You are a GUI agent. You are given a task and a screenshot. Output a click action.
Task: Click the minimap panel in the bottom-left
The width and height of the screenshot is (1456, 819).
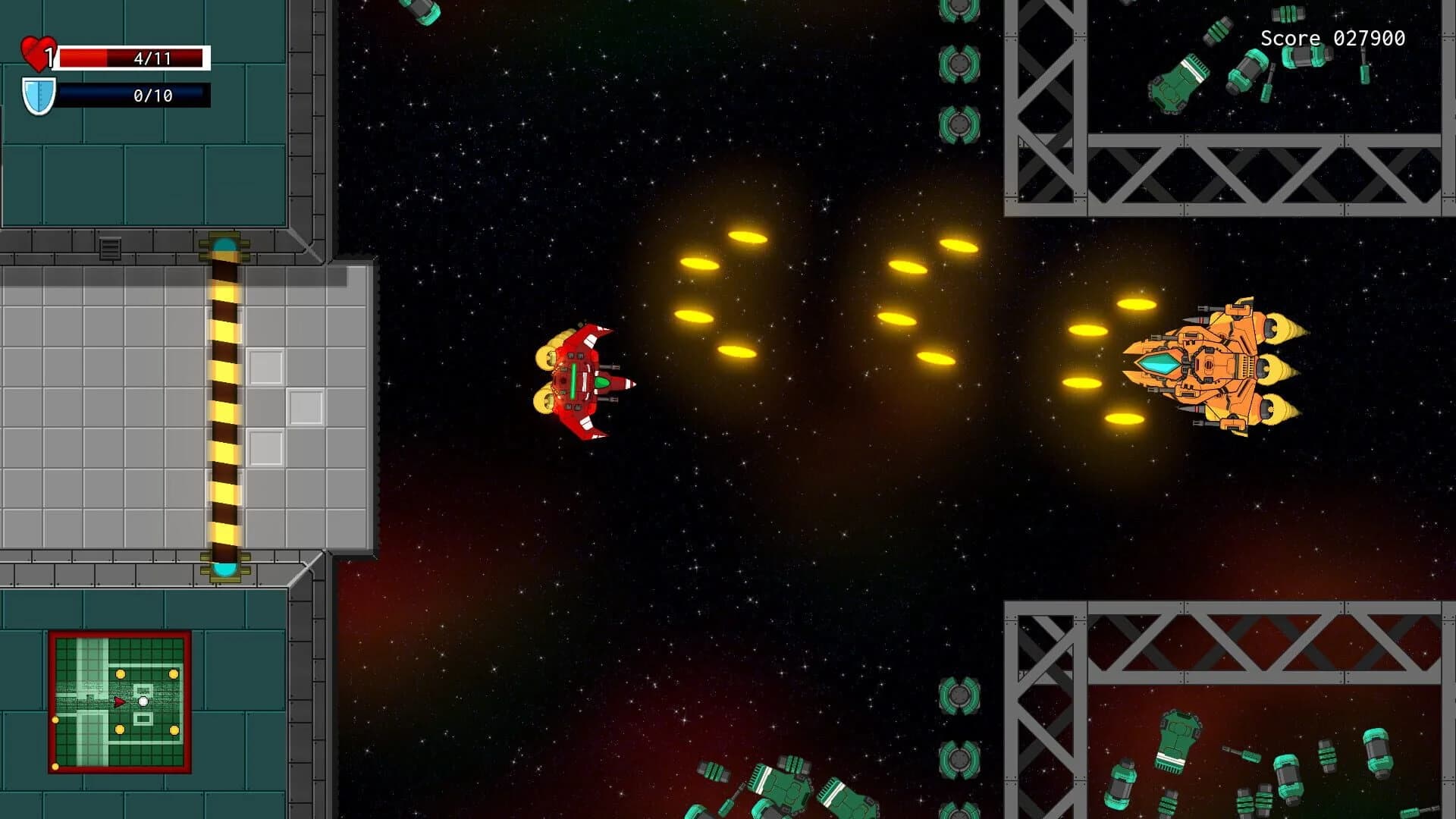coord(119,698)
